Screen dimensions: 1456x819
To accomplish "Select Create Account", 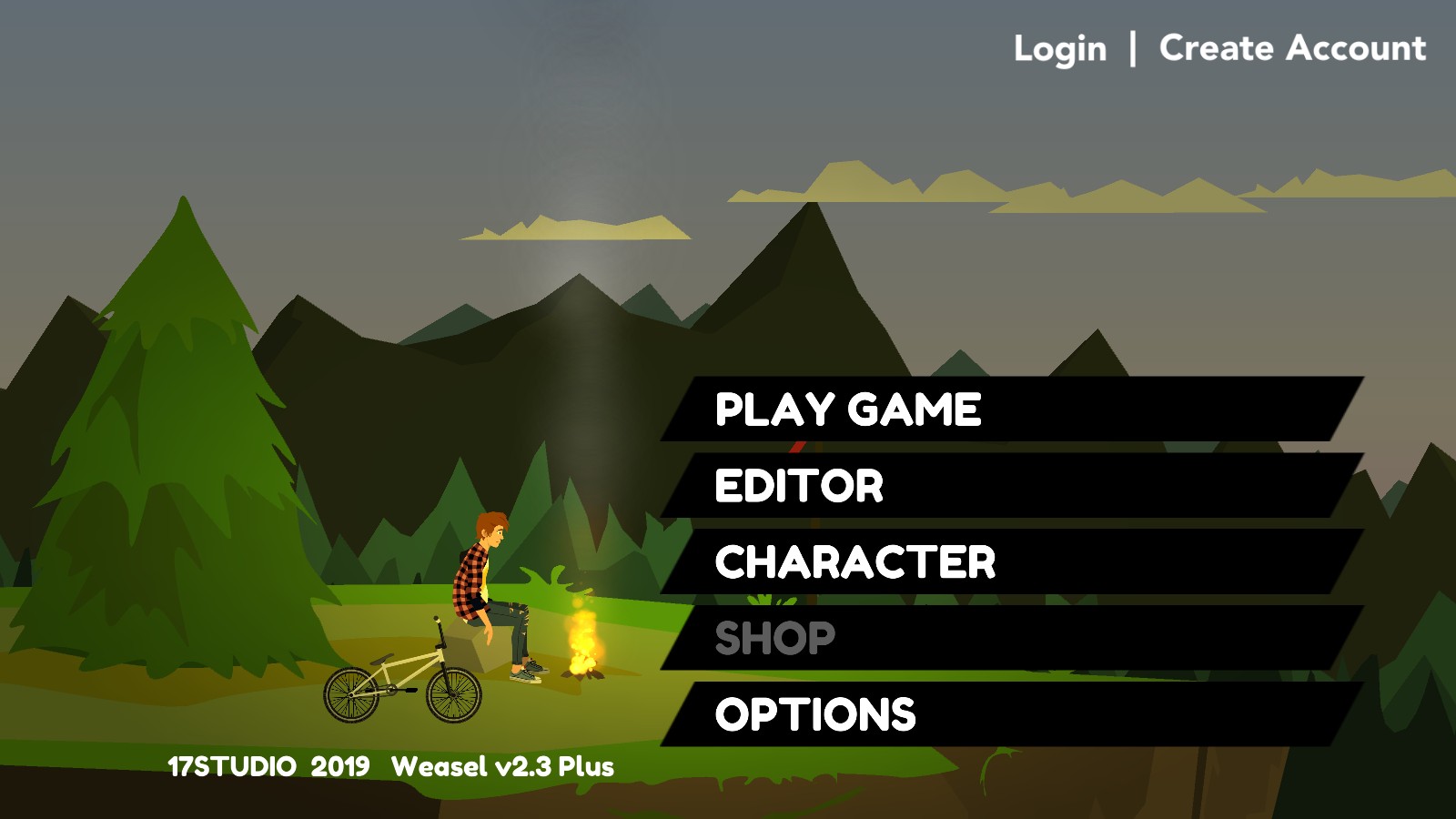I will click(x=1292, y=48).
